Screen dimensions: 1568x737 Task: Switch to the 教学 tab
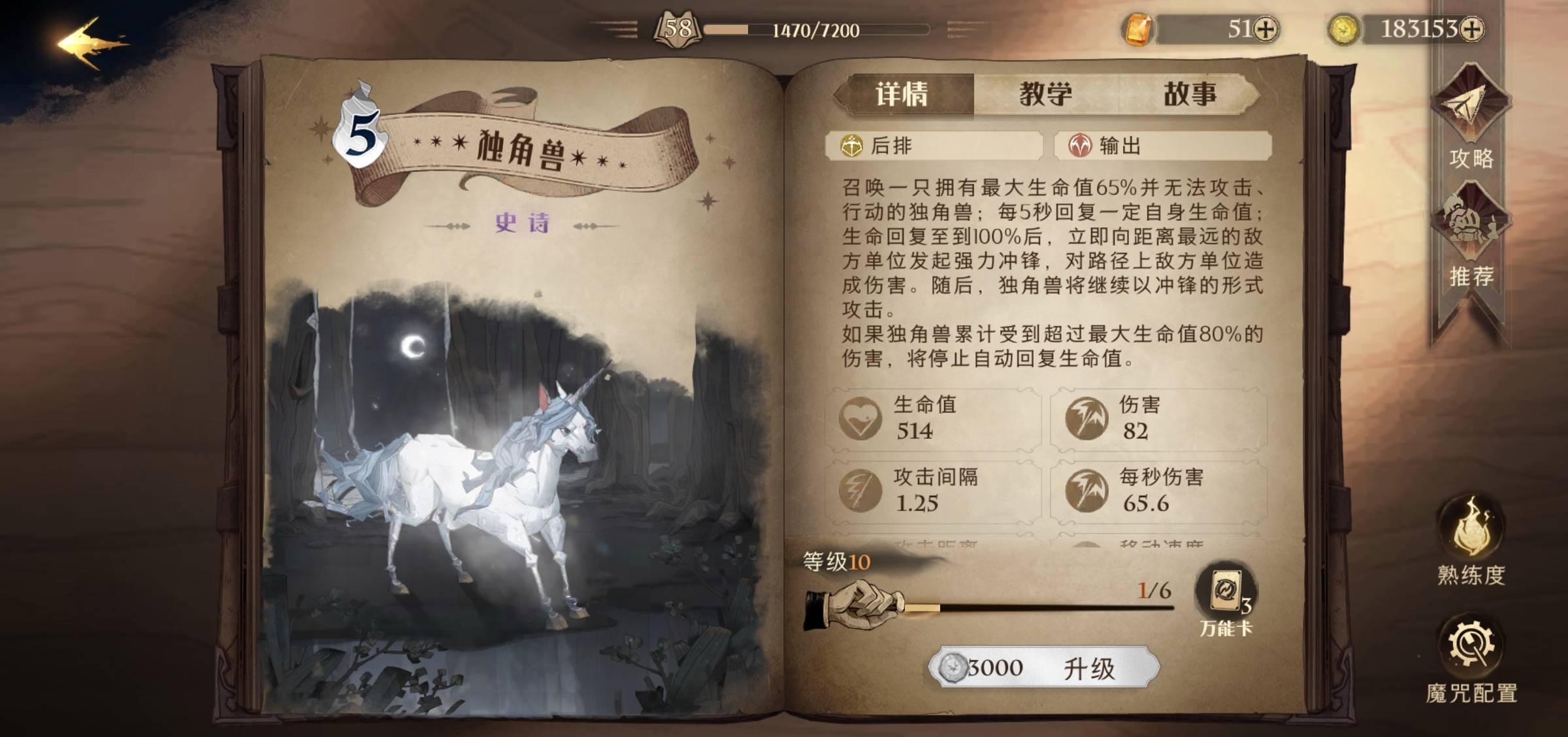[1045, 93]
